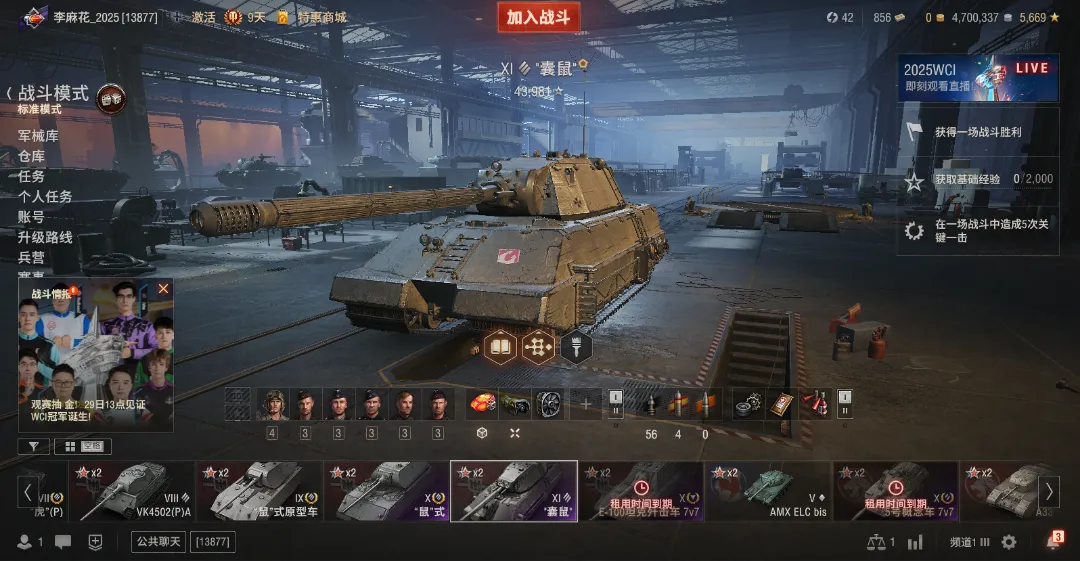
Task: Click the red 加入战斗 battle button
Action: pyautogui.click(x=538, y=17)
